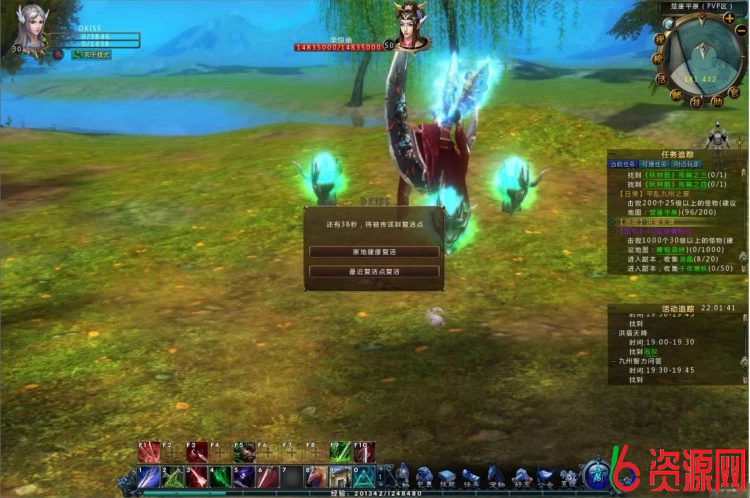Click the 助 button below the minimap
This screenshot has width=750, height=498.
[x=716, y=100]
